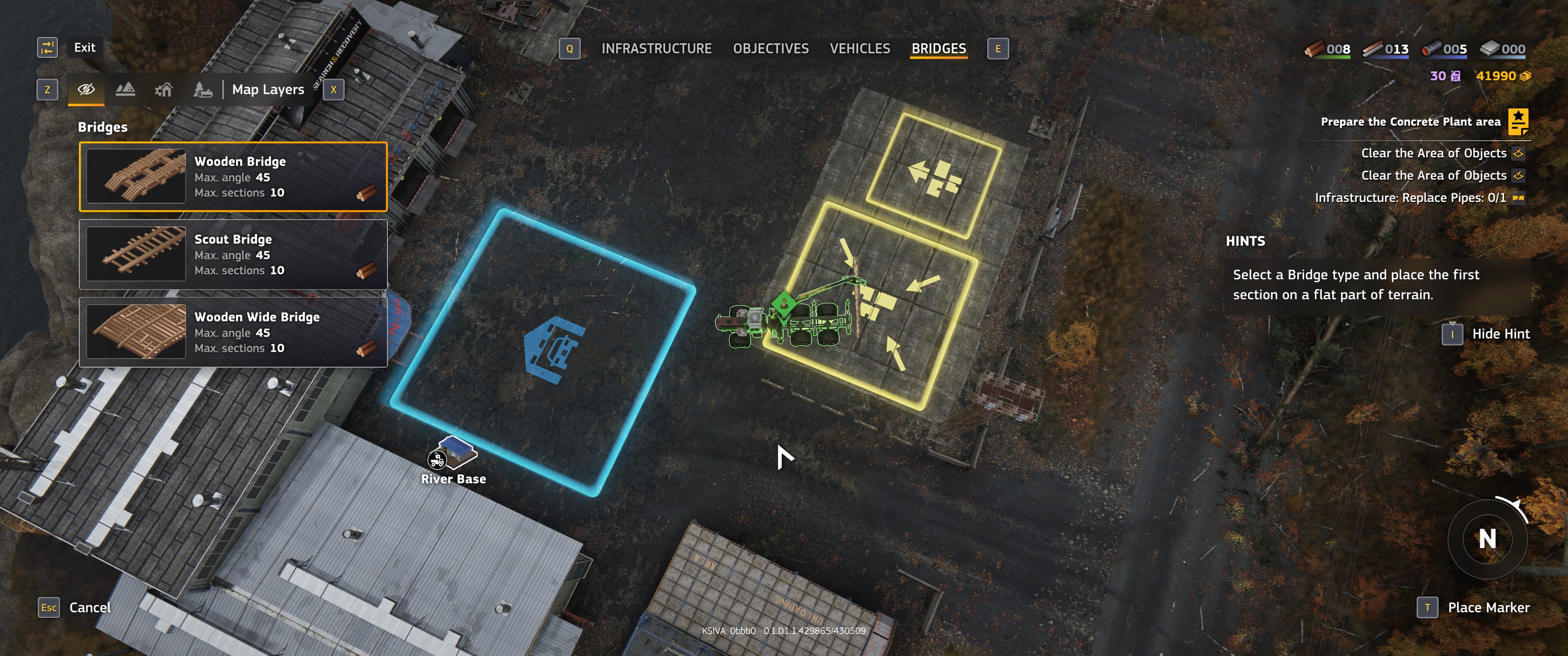
Task: Cancel bridge placement
Action: [x=89, y=607]
